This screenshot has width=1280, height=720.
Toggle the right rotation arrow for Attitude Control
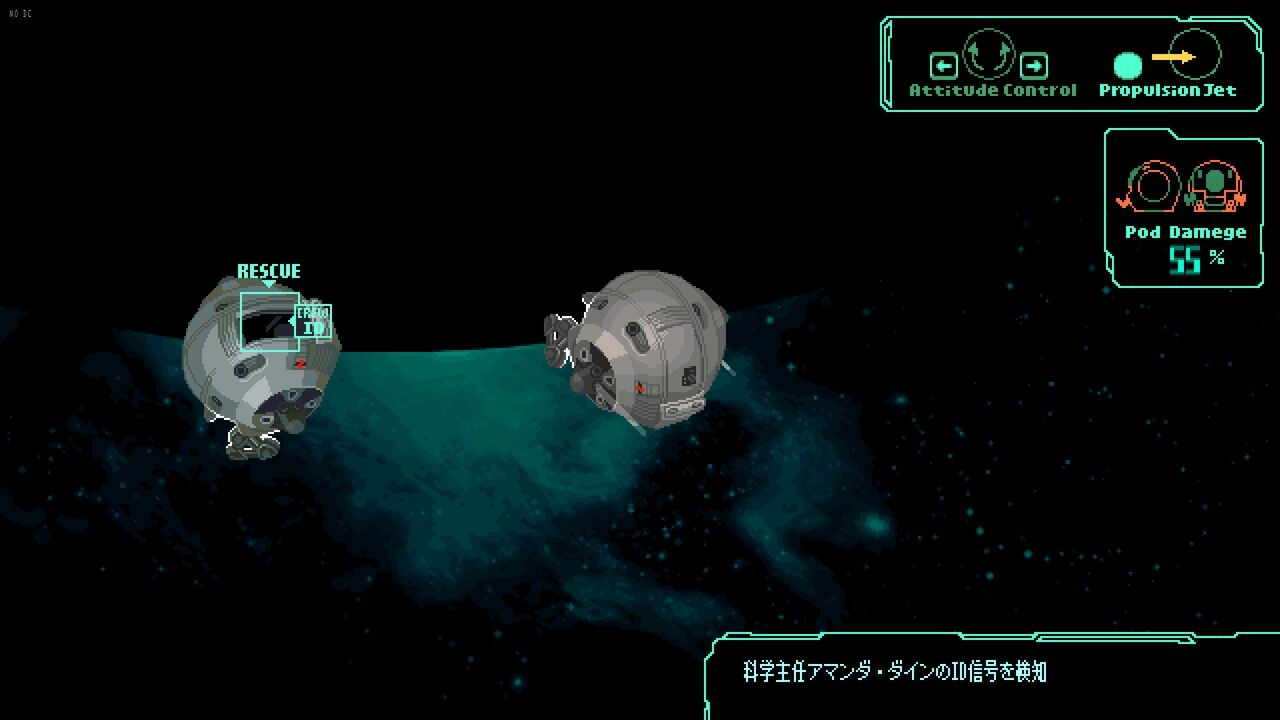pos(1035,66)
